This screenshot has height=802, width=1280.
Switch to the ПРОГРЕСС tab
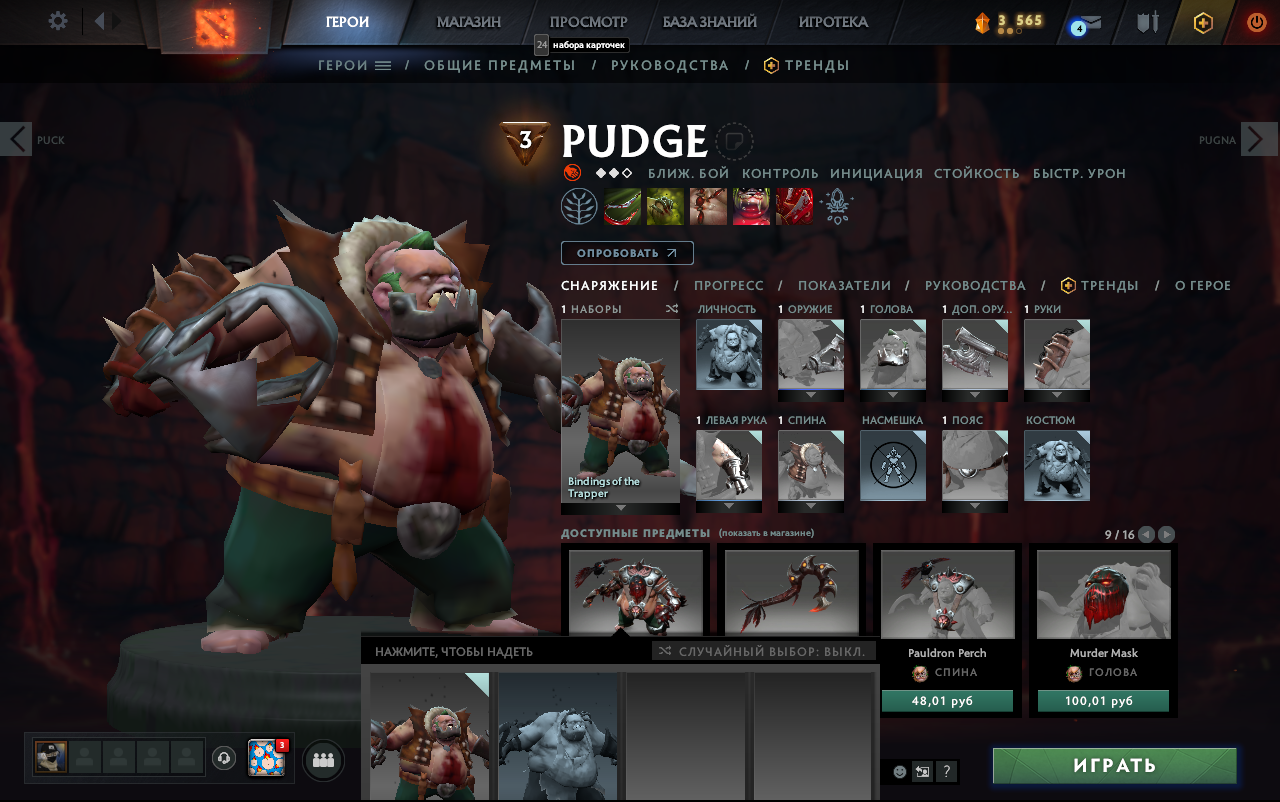click(729, 285)
